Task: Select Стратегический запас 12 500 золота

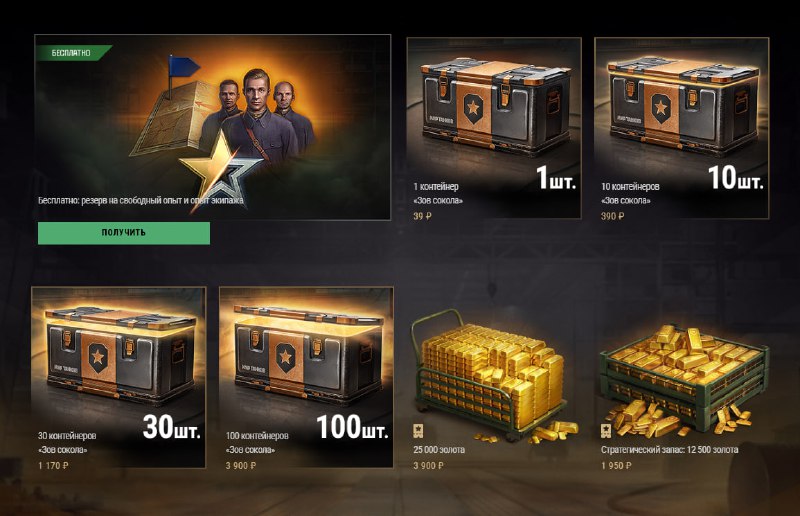Action: pyautogui.click(x=681, y=376)
